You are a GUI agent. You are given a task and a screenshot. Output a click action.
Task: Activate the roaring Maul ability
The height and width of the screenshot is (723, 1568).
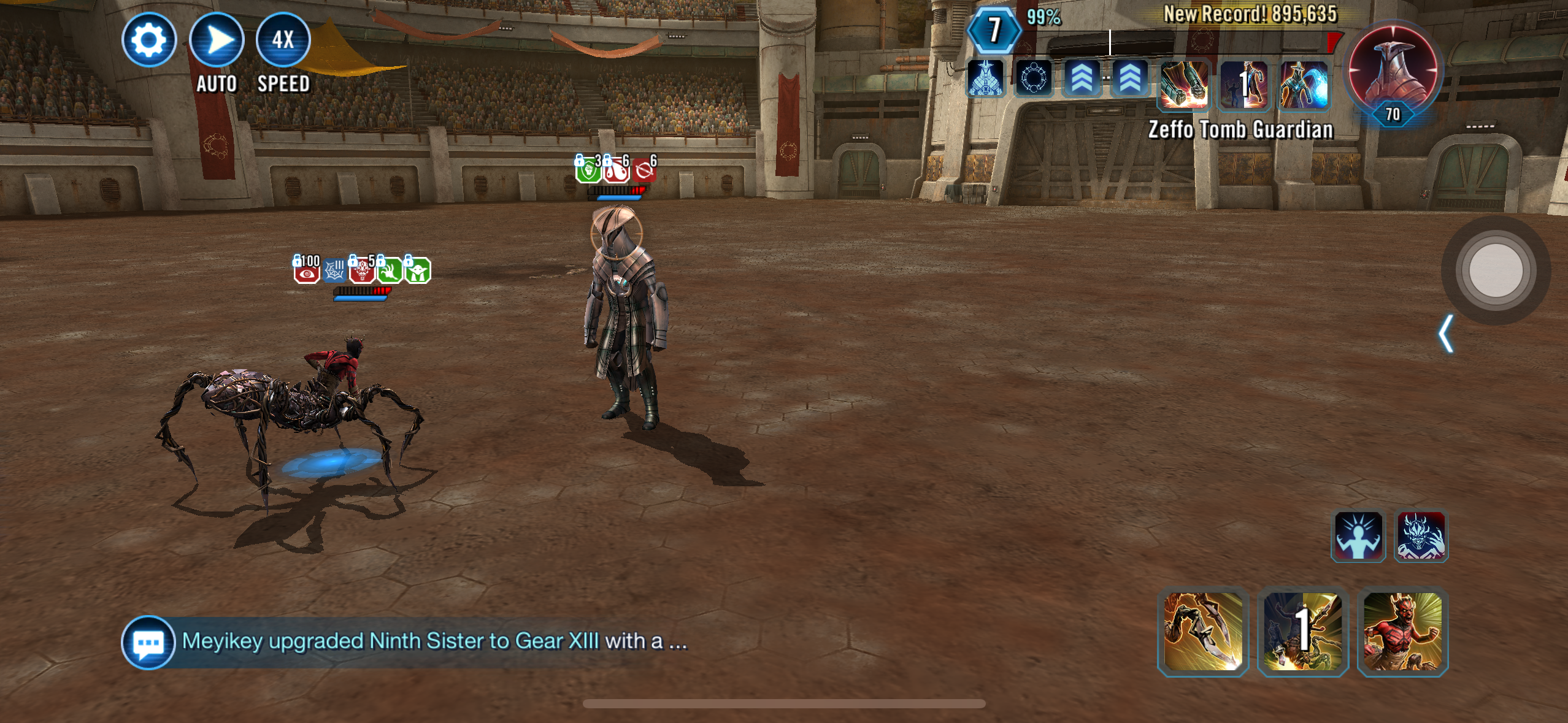[x=1403, y=632]
